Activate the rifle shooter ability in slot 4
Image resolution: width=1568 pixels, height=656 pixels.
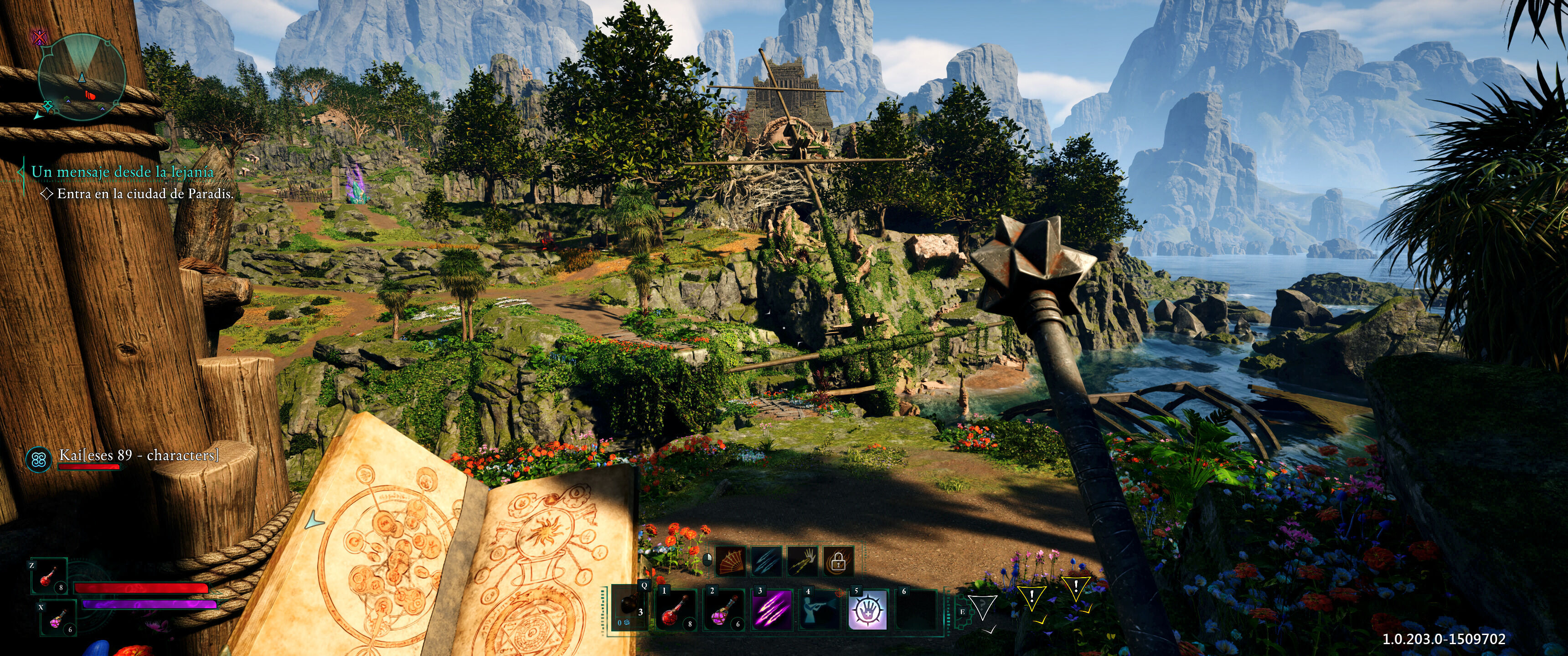pyautogui.click(x=820, y=609)
